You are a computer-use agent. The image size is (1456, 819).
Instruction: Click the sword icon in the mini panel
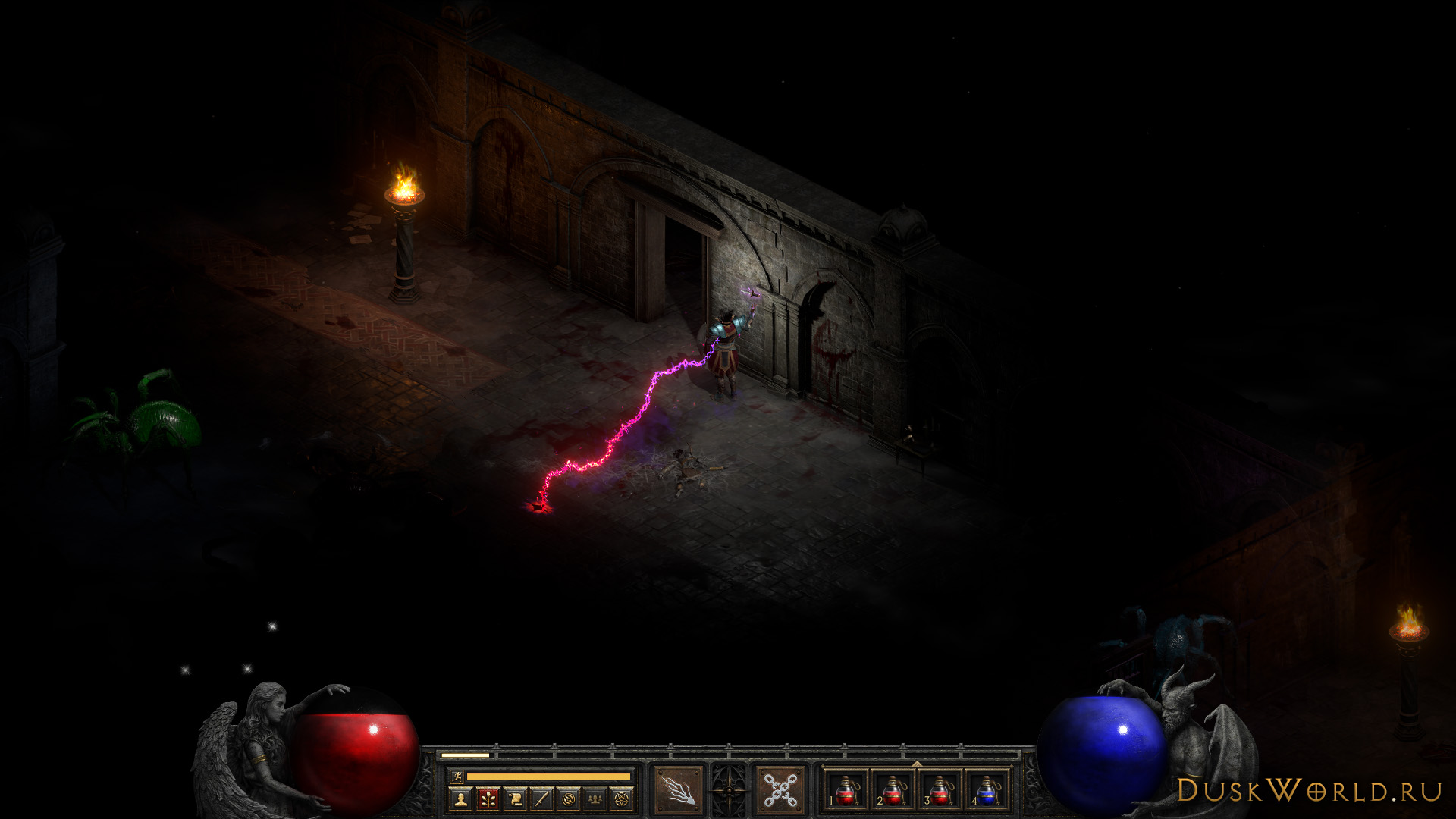[541, 799]
